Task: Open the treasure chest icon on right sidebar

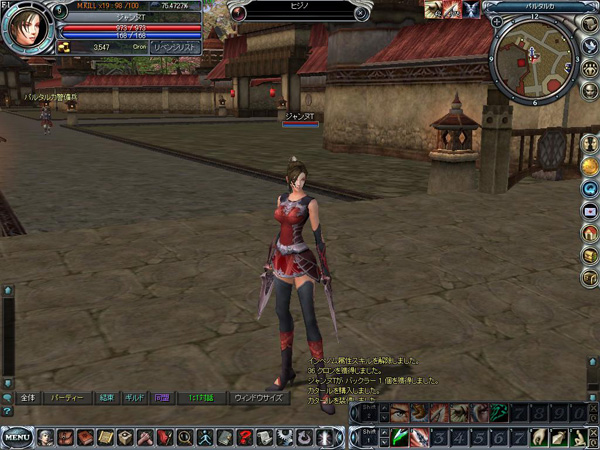Action: pyautogui.click(x=590, y=256)
